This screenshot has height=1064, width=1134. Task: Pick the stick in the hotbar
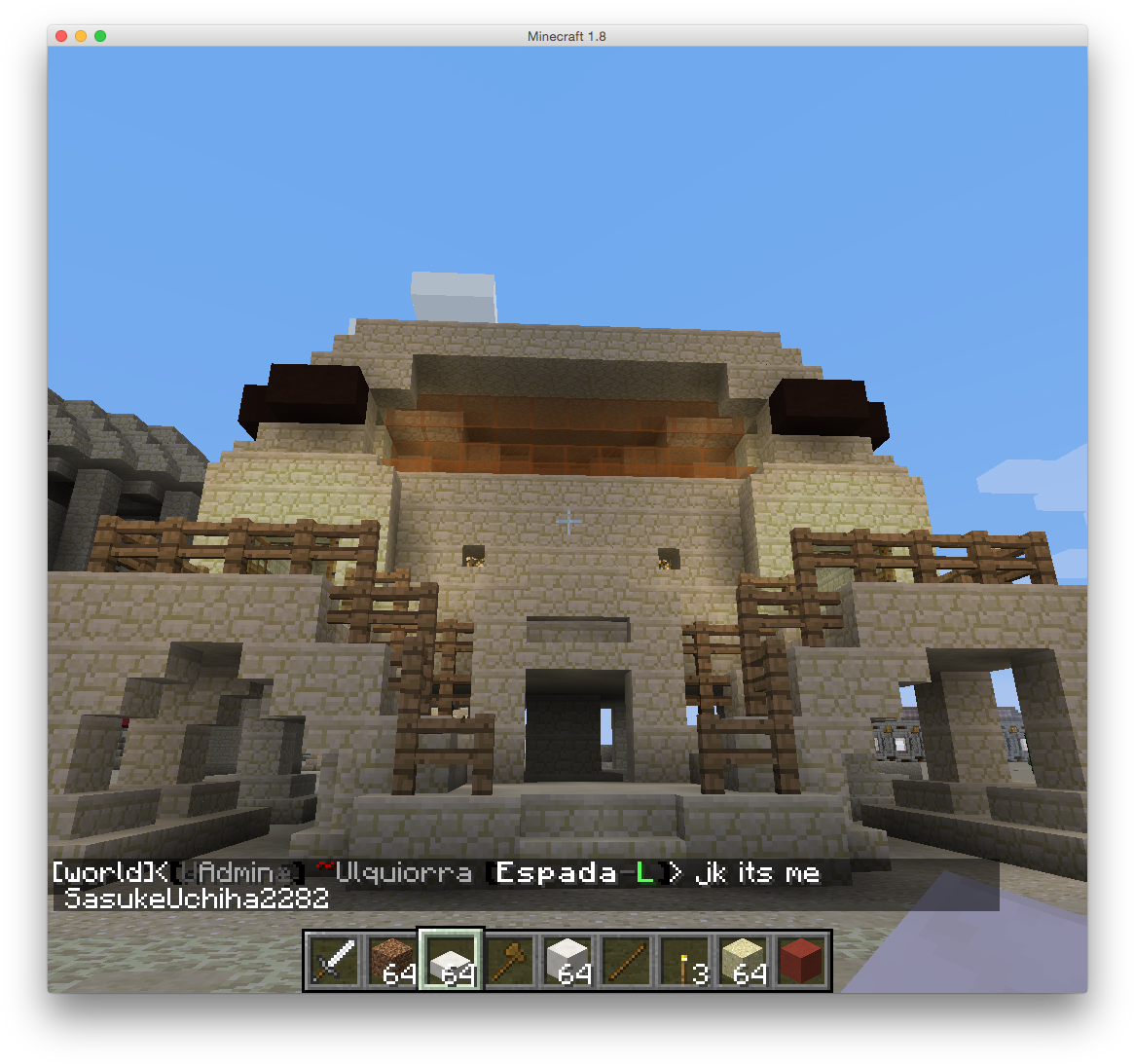[x=626, y=961]
